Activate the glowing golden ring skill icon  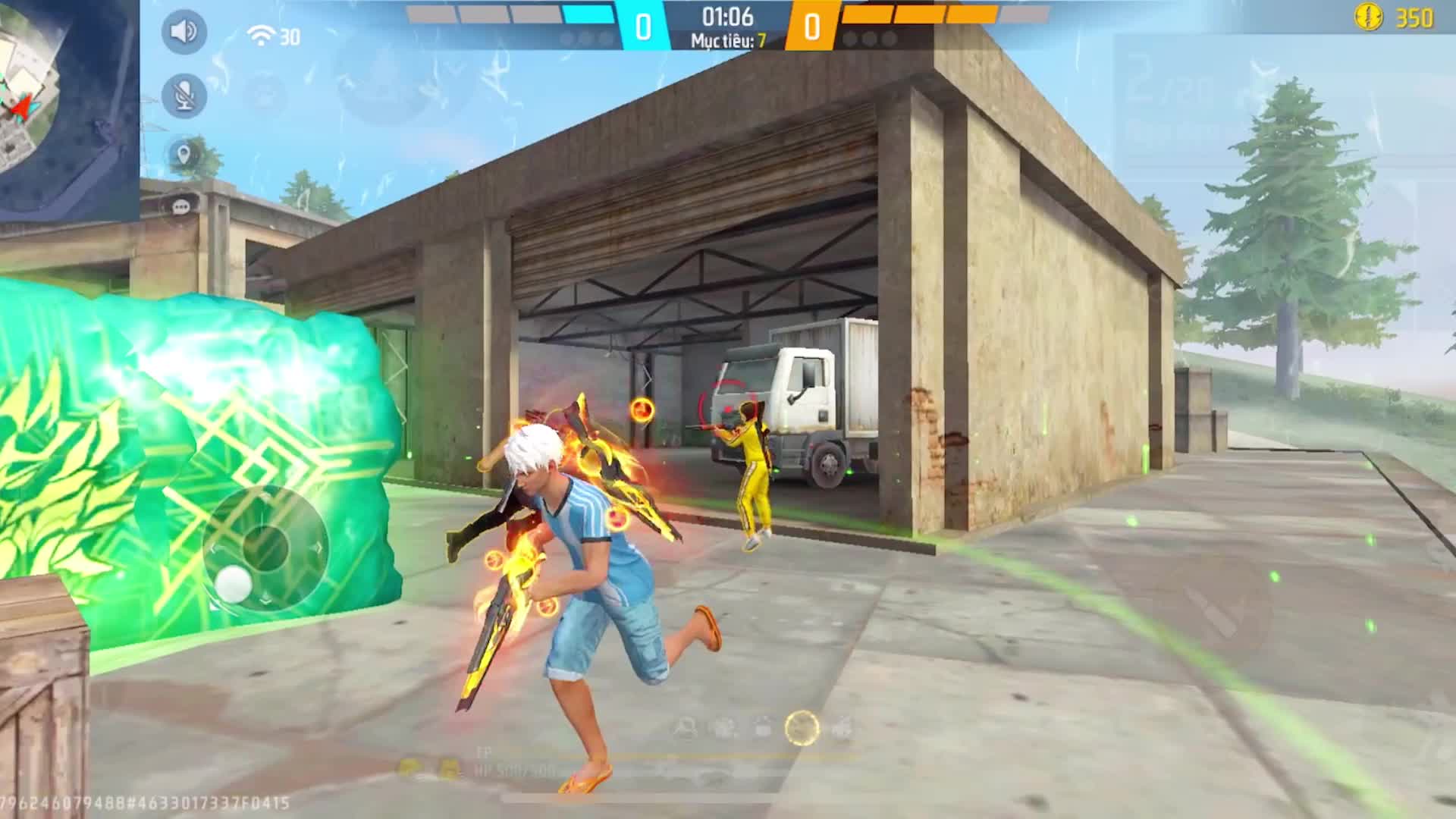[802, 728]
